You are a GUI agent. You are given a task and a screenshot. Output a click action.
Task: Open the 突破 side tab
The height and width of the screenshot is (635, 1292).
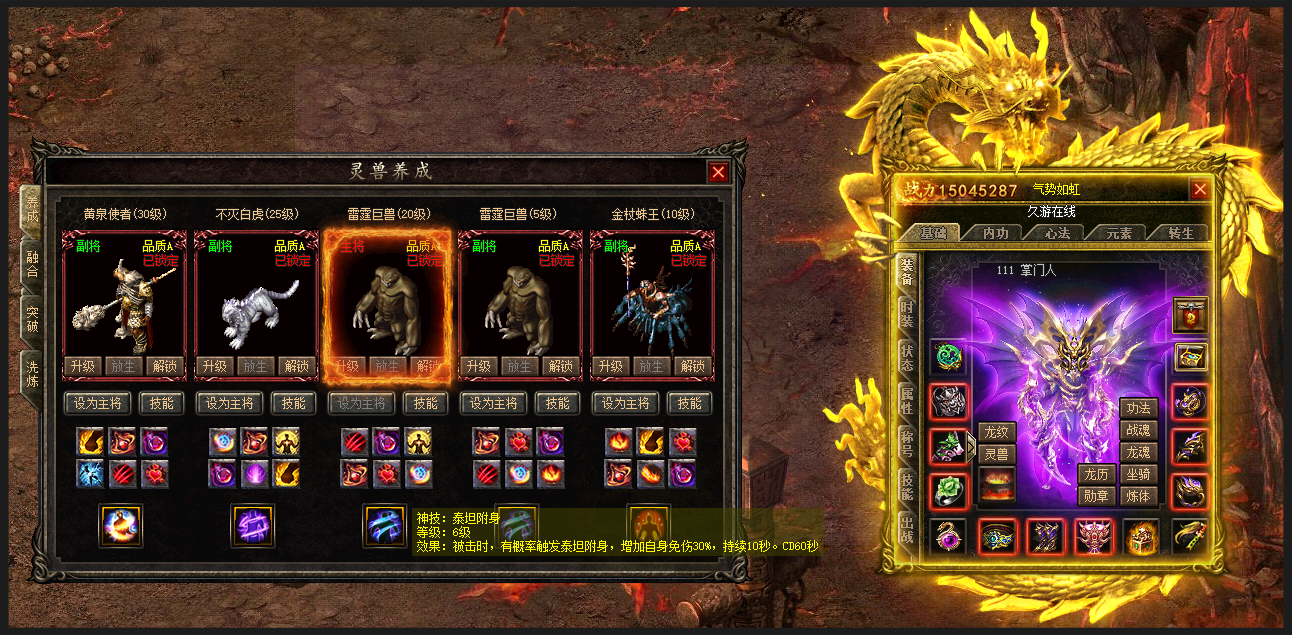pos(32,319)
